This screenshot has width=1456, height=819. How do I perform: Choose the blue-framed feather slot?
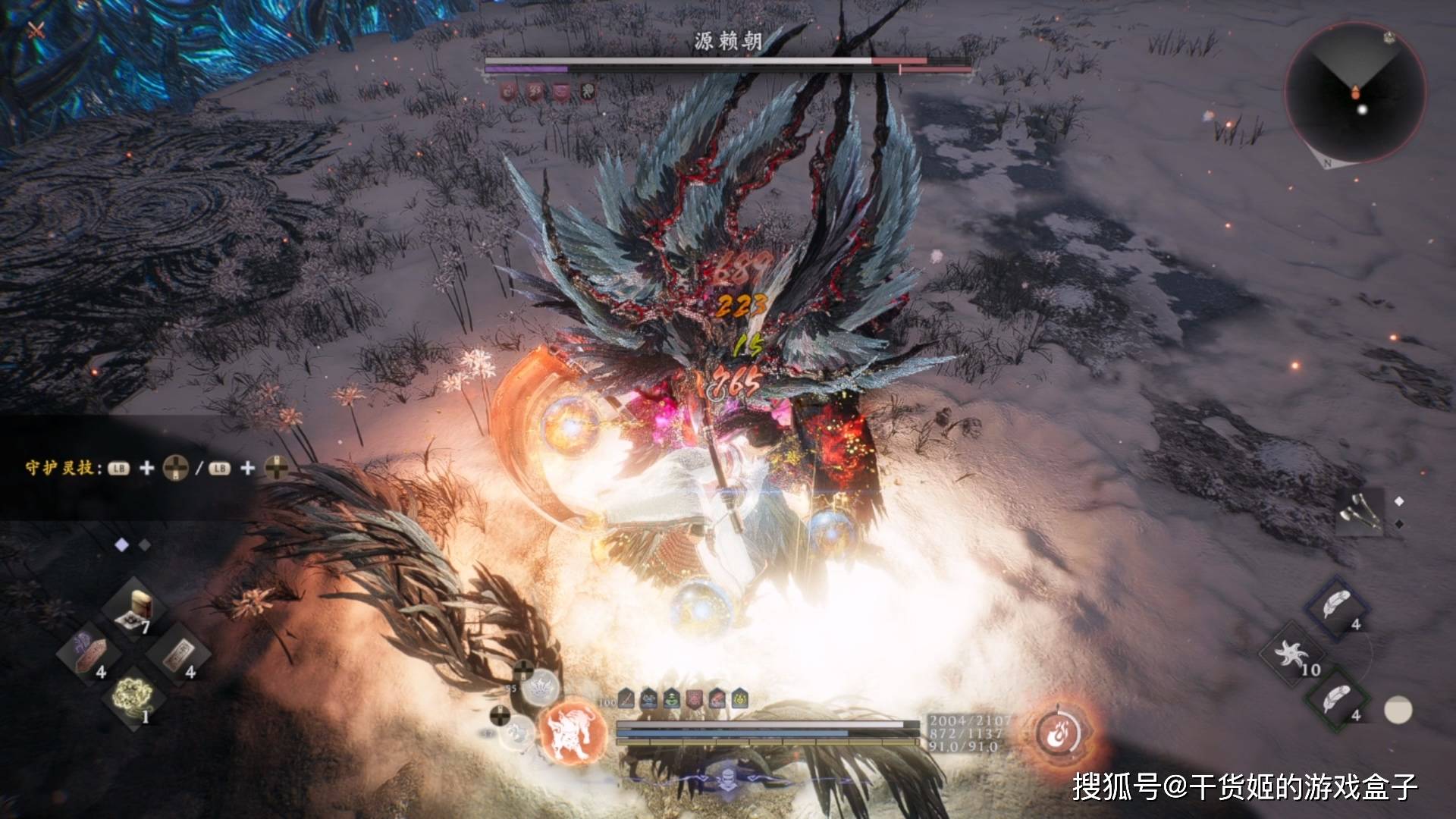pos(1338,608)
